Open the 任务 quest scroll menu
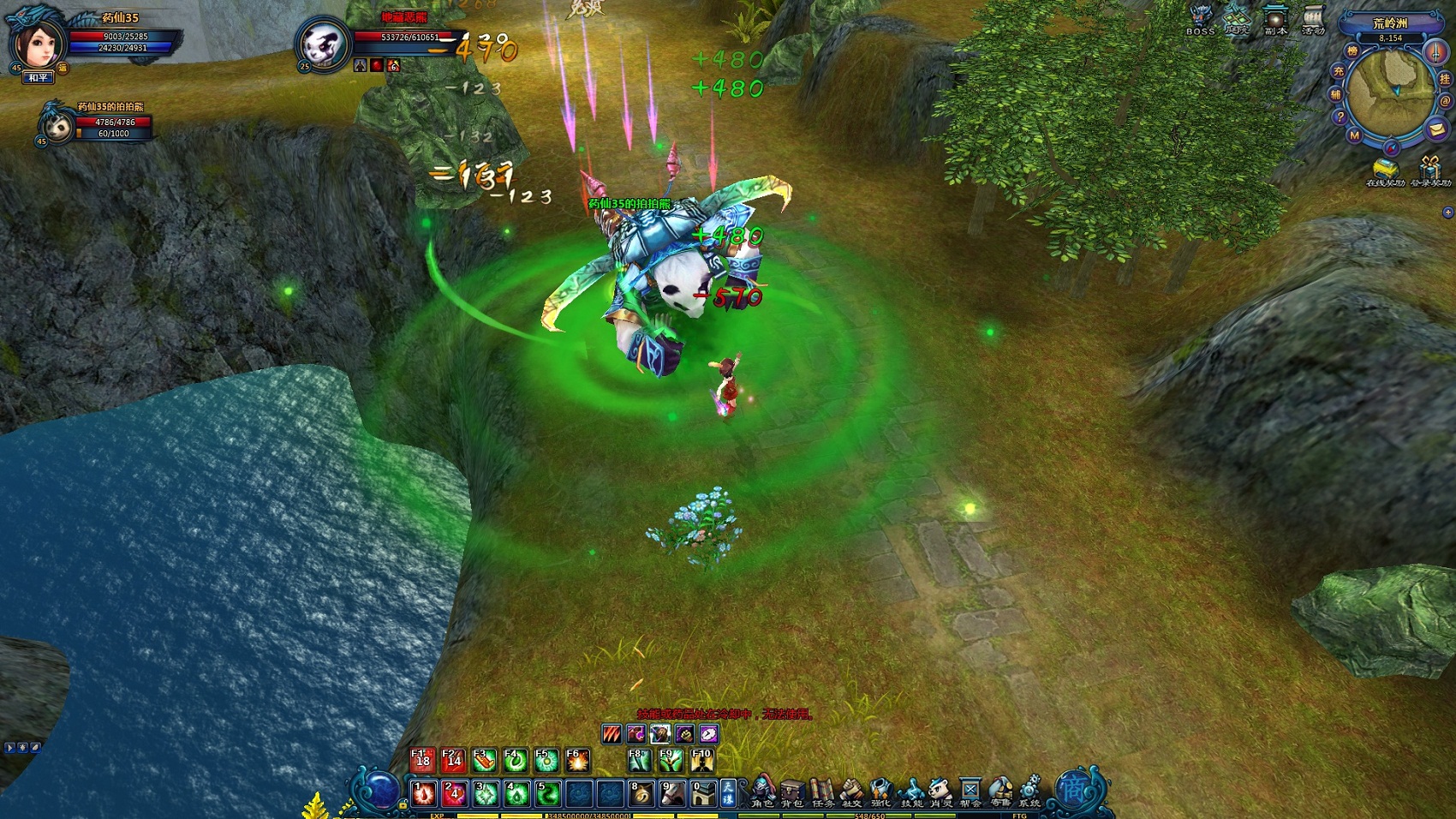 pyautogui.click(x=822, y=791)
